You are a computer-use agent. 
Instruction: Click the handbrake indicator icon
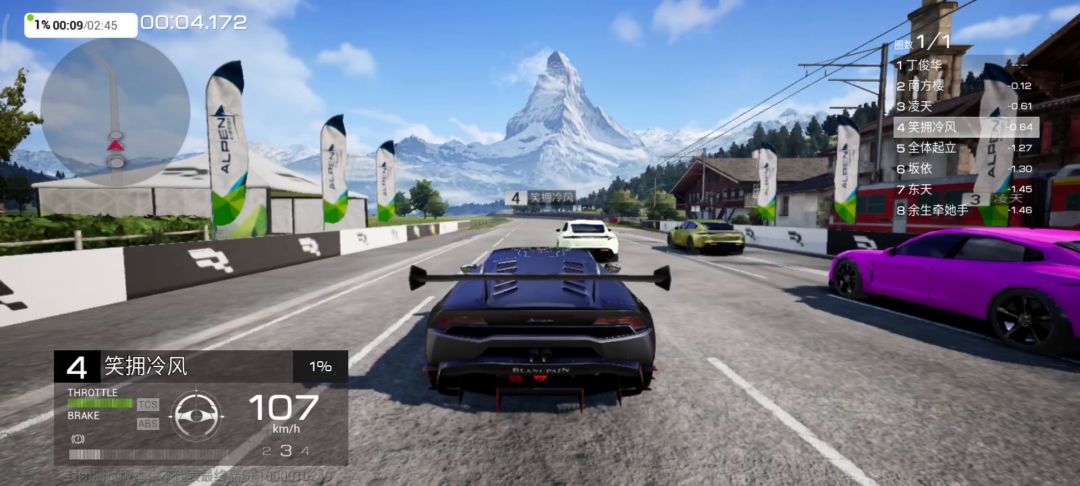tap(76, 439)
